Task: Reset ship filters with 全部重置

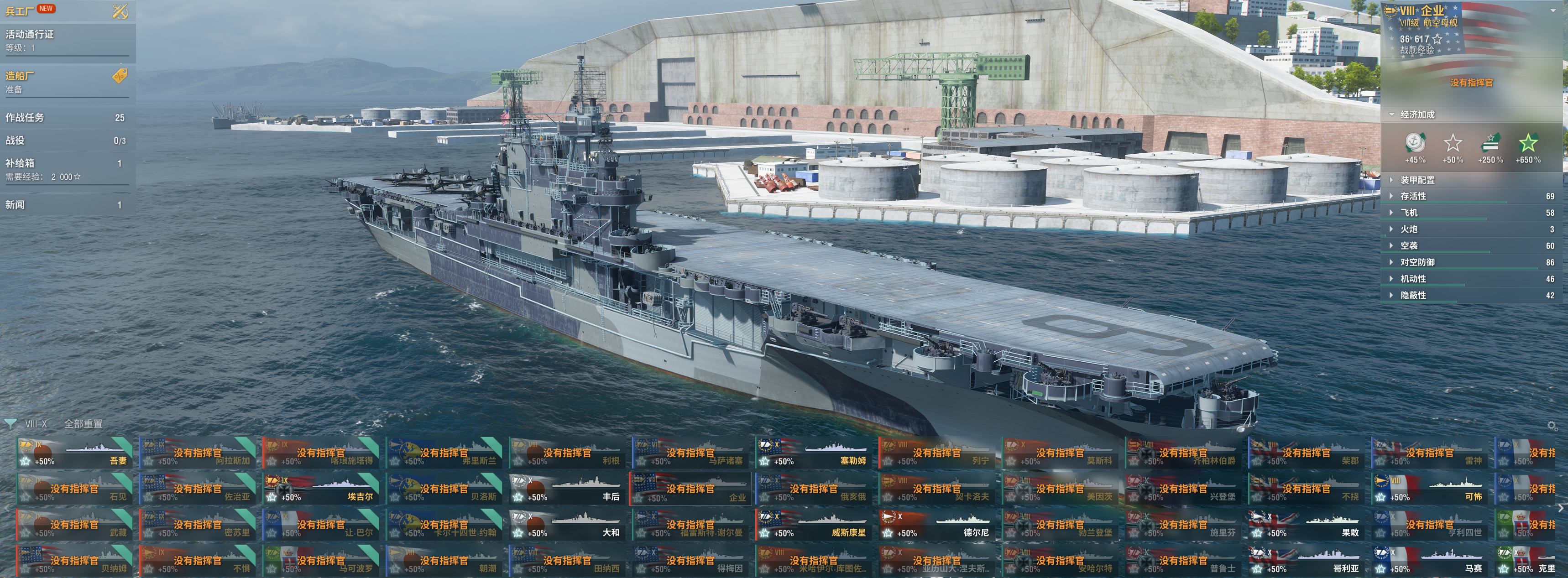Action: 84,423
